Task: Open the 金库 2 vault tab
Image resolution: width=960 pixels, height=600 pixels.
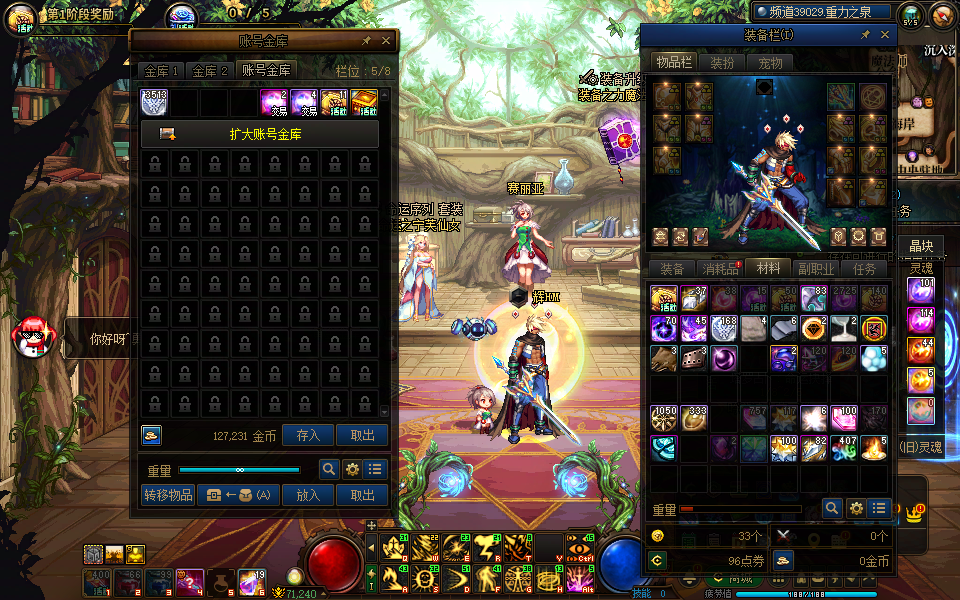Action: (210, 71)
